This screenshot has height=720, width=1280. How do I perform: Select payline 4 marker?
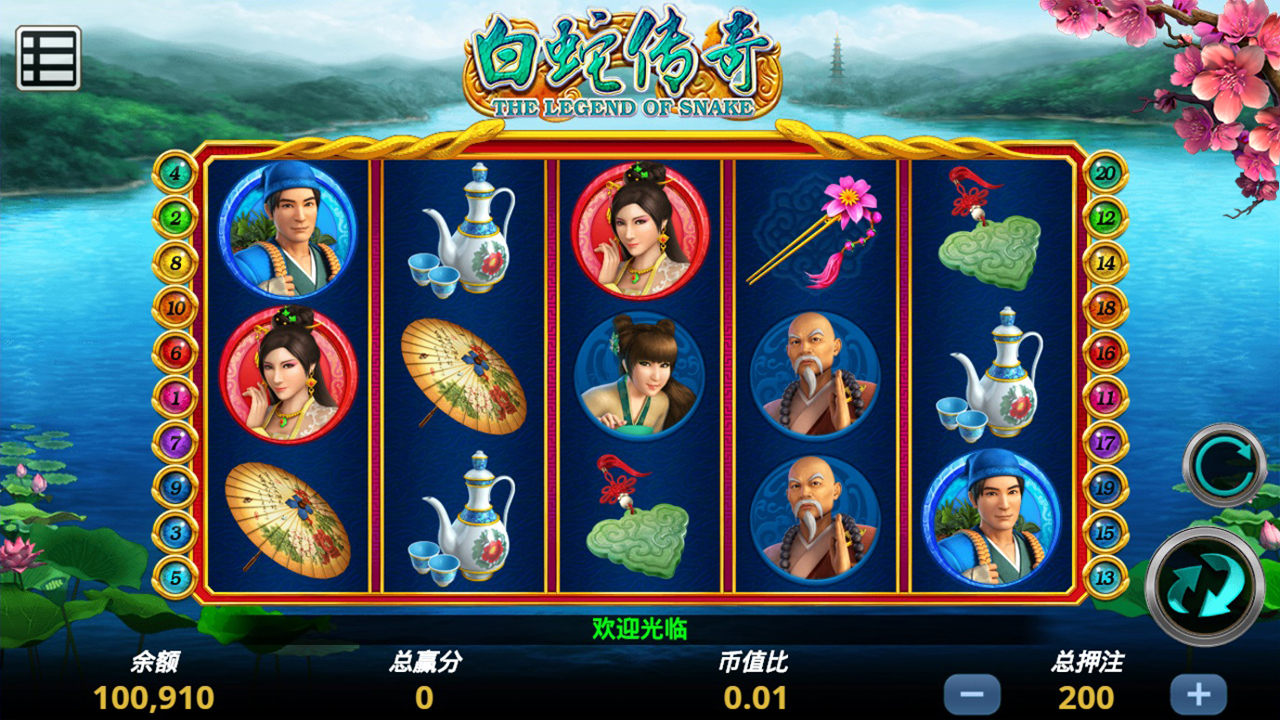tap(176, 173)
